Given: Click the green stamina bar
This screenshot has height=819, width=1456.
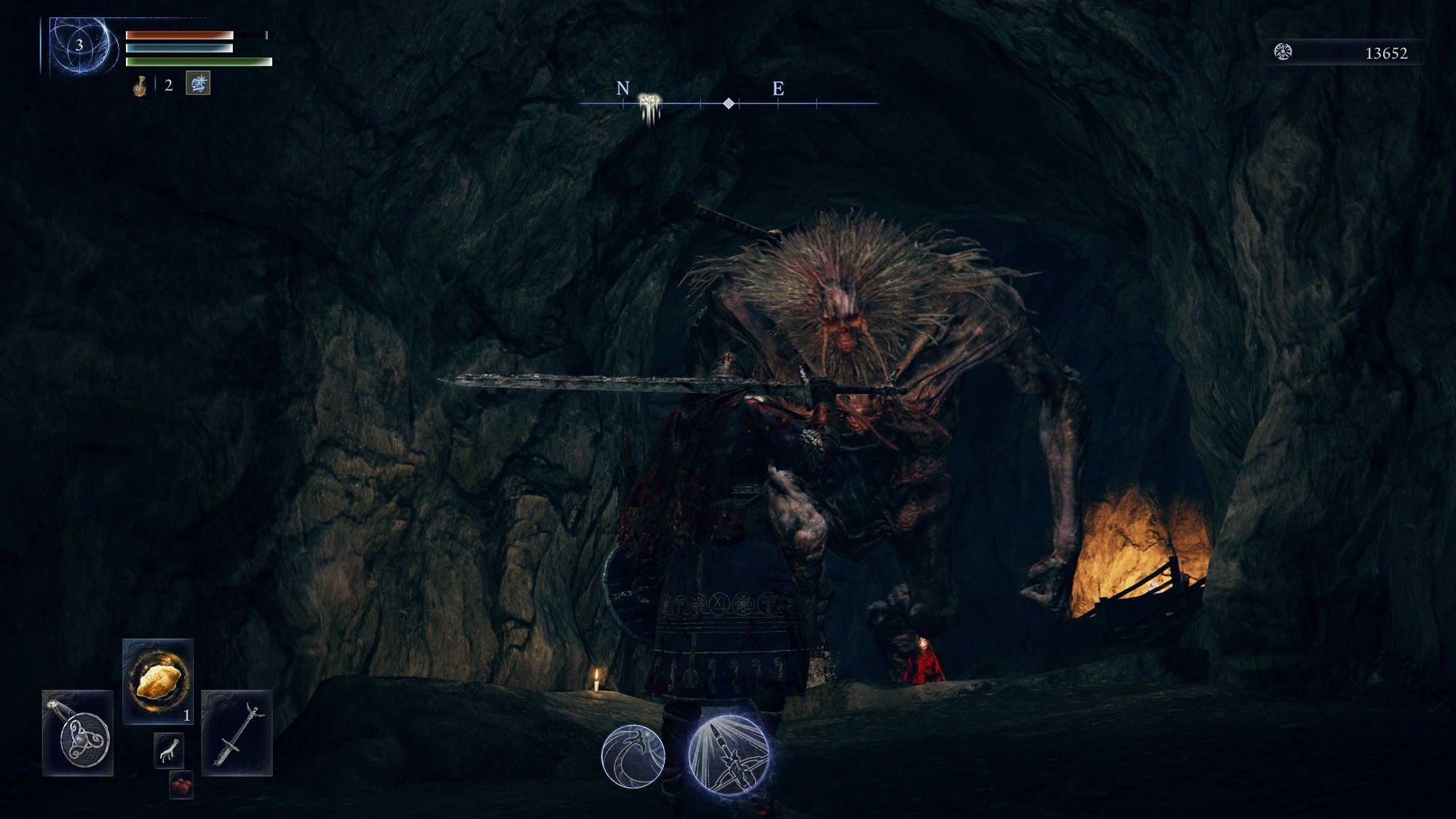Looking at the screenshot, I should [197, 61].
